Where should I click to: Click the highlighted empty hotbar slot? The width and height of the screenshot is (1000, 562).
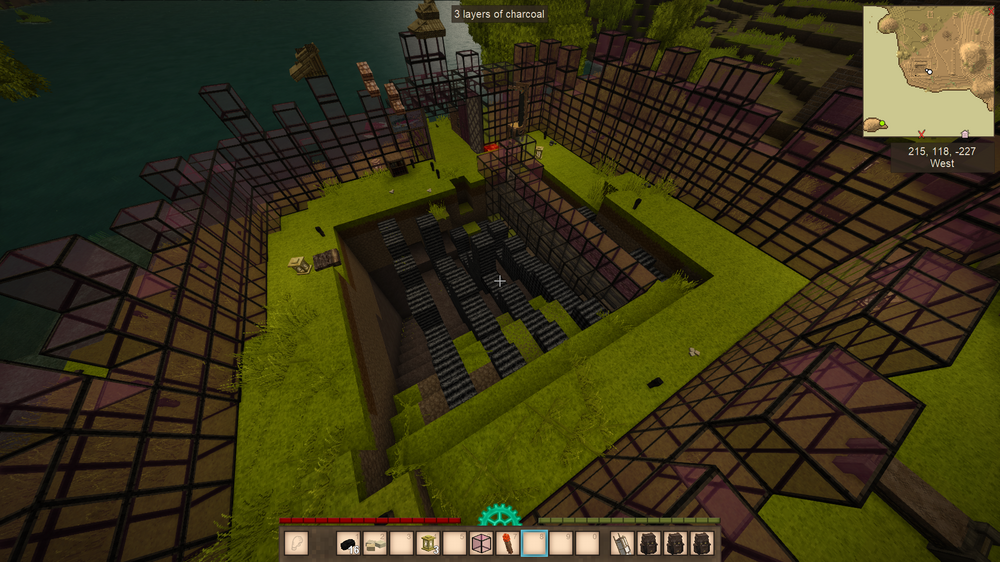[536, 544]
